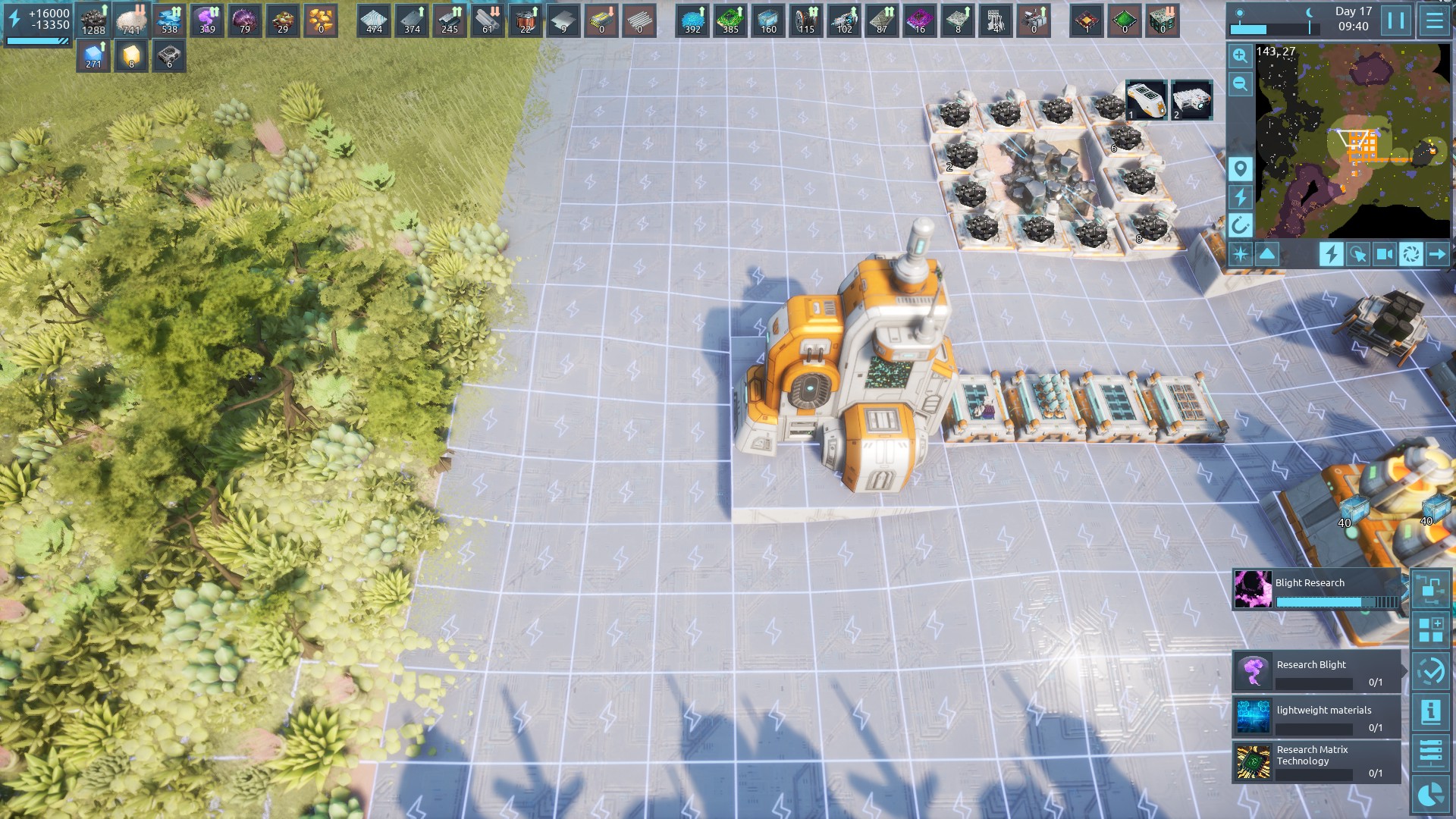Image resolution: width=1456 pixels, height=819 pixels.
Task: Pause the game
Action: pos(1396,20)
